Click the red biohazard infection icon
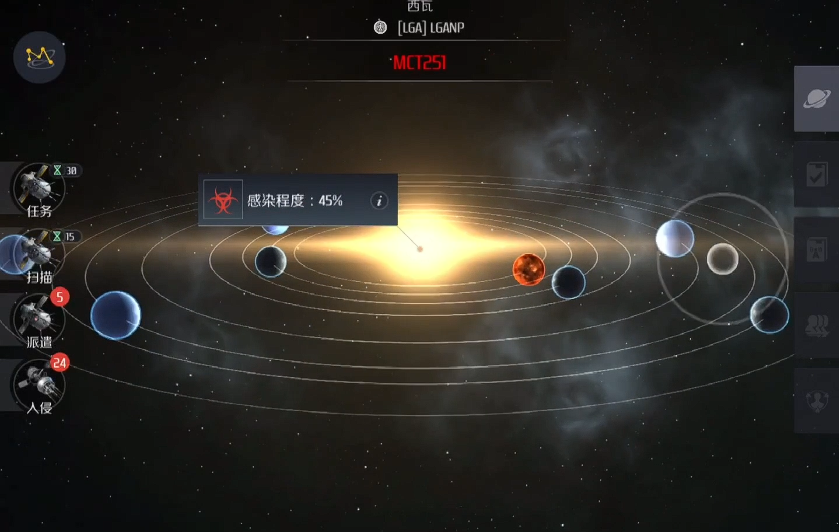This screenshot has height=532, width=839. coord(222,200)
